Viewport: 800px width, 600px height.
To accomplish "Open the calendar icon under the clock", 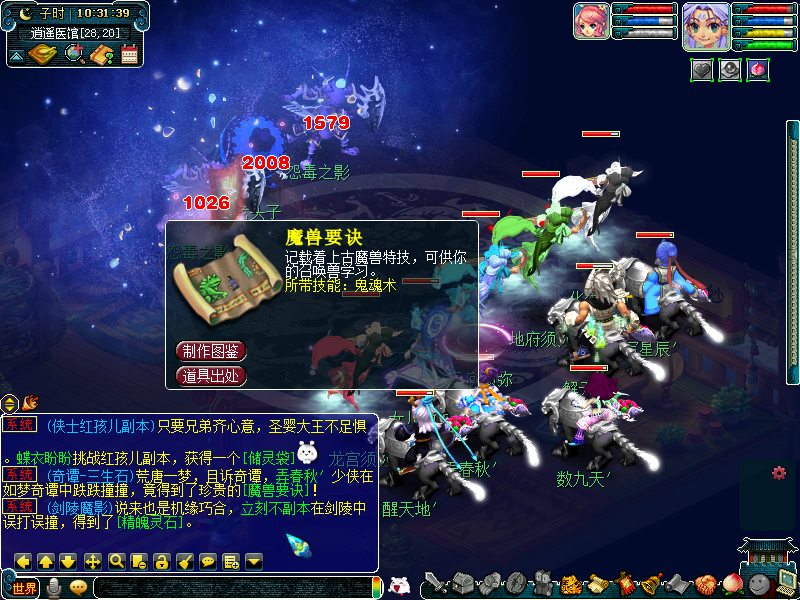I will [129, 55].
